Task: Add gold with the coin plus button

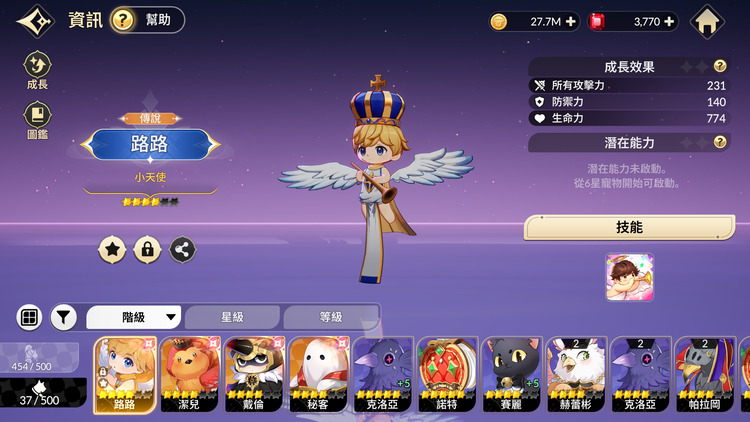Action: click(x=571, y=21)
